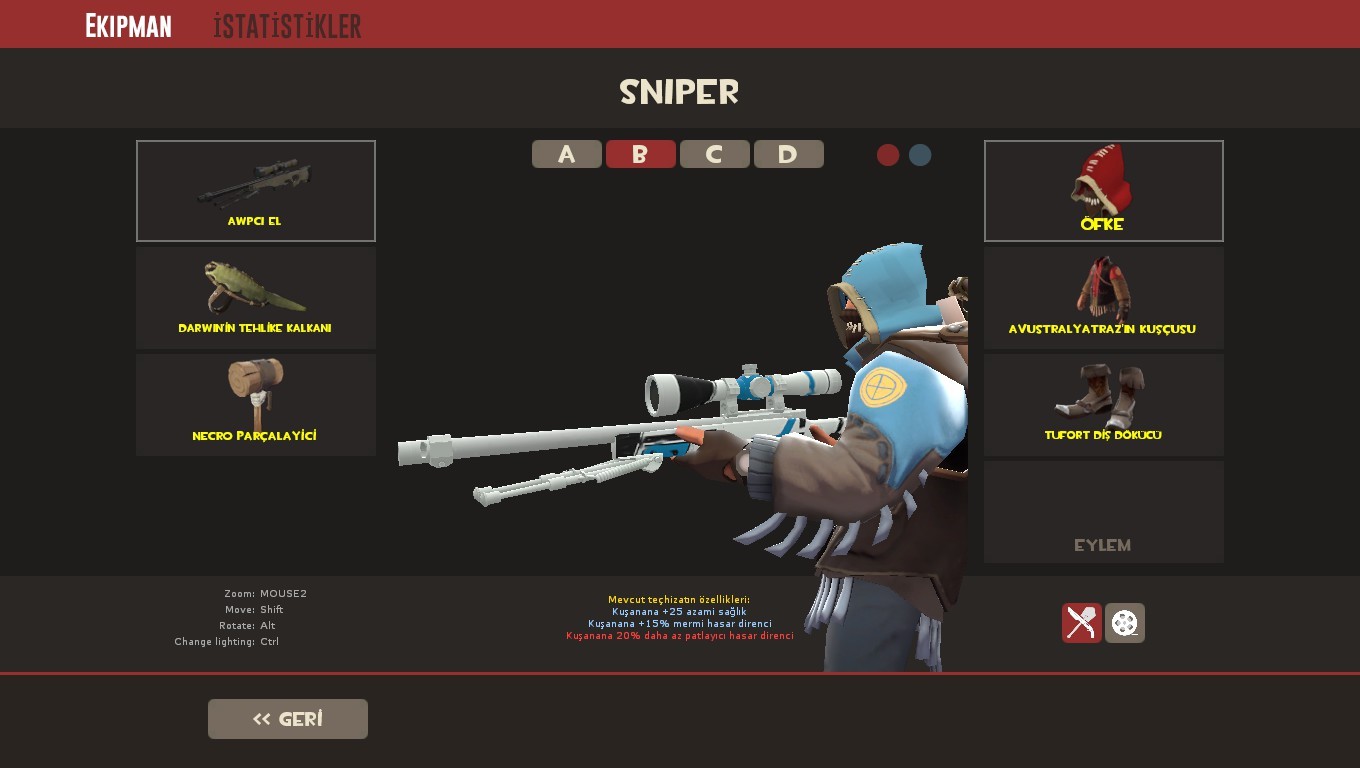Open the empty EYLEM action slot

1103,511
